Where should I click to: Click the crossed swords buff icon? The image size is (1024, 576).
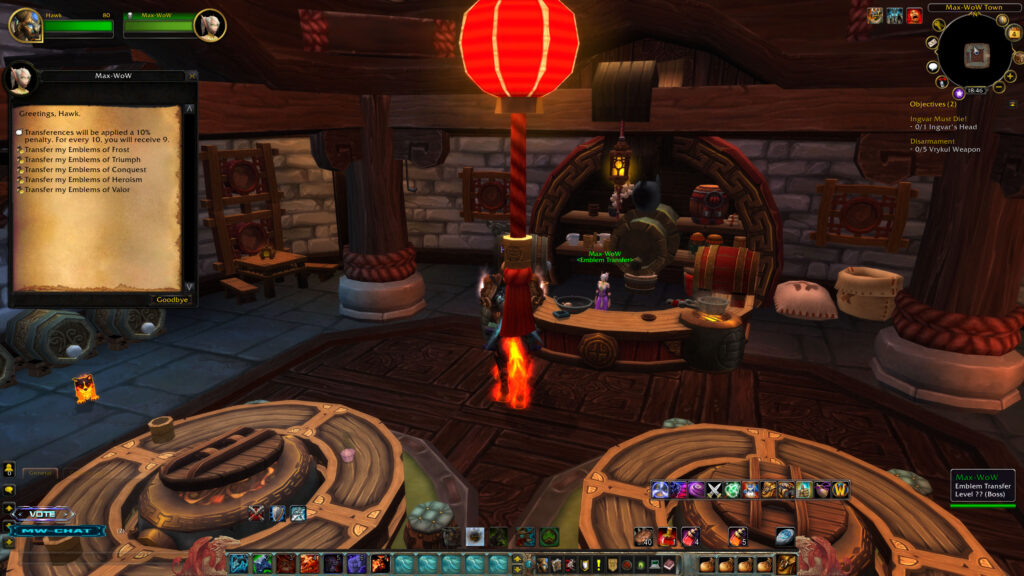click(x=716, y=490)
